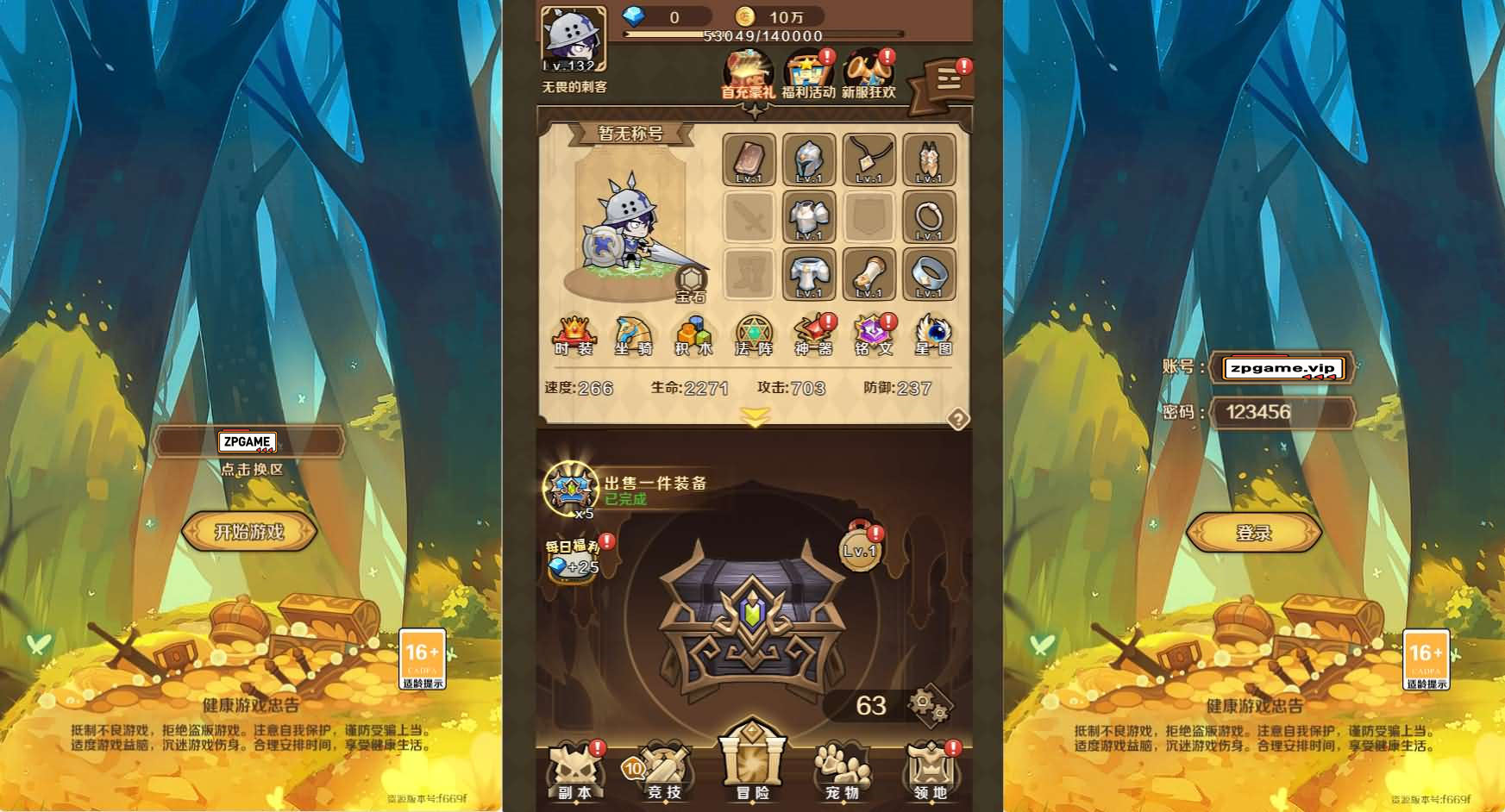Switch to the 冒险 (adventure) tab

751,774
